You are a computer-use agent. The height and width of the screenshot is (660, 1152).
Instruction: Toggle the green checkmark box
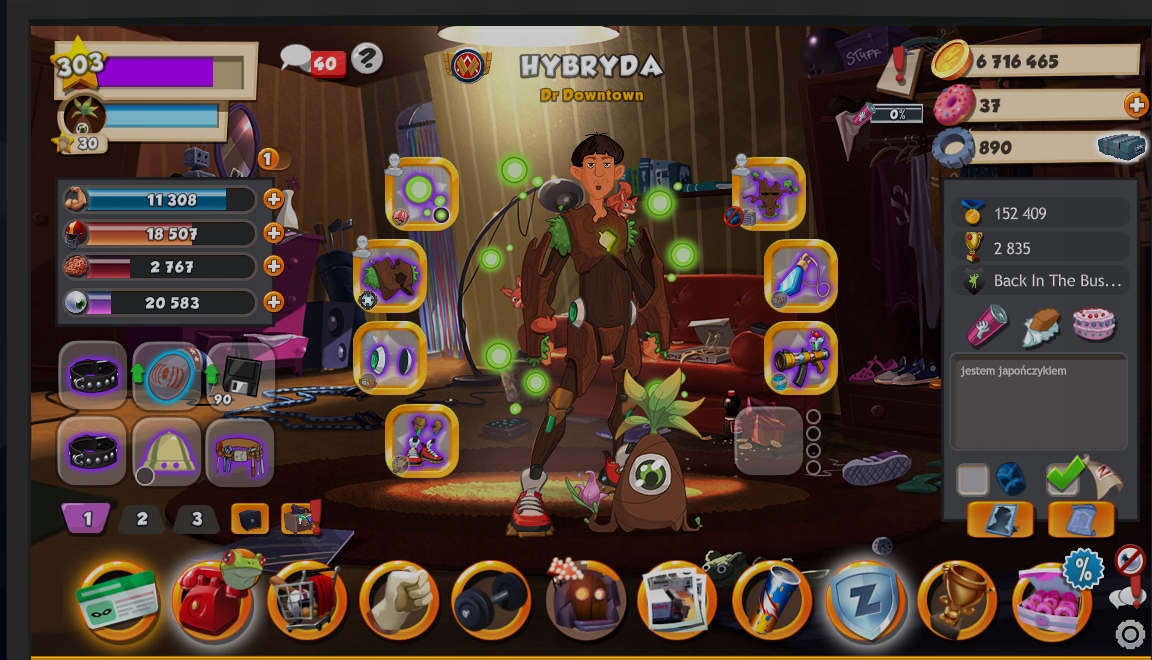click(x=1063, y=478)
